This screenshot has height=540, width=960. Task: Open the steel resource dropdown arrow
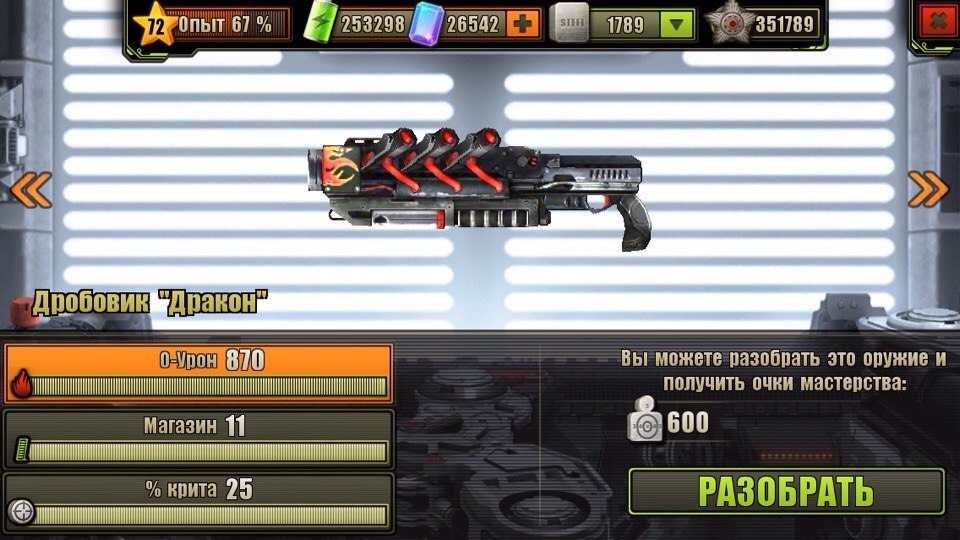(x=678, y=23)
